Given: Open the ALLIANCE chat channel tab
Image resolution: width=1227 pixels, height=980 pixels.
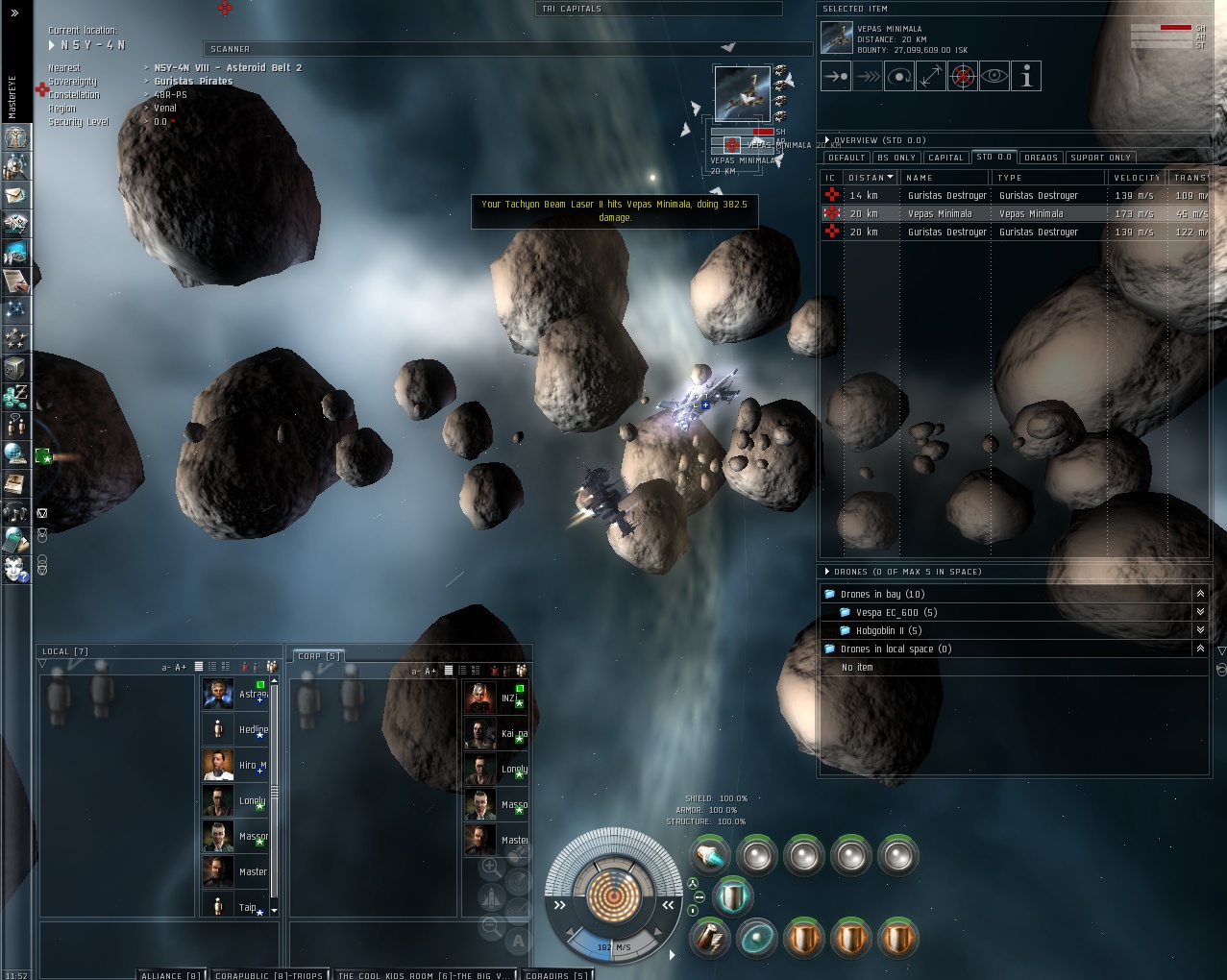Looking at the screenshot, I should tap(171, 975).
